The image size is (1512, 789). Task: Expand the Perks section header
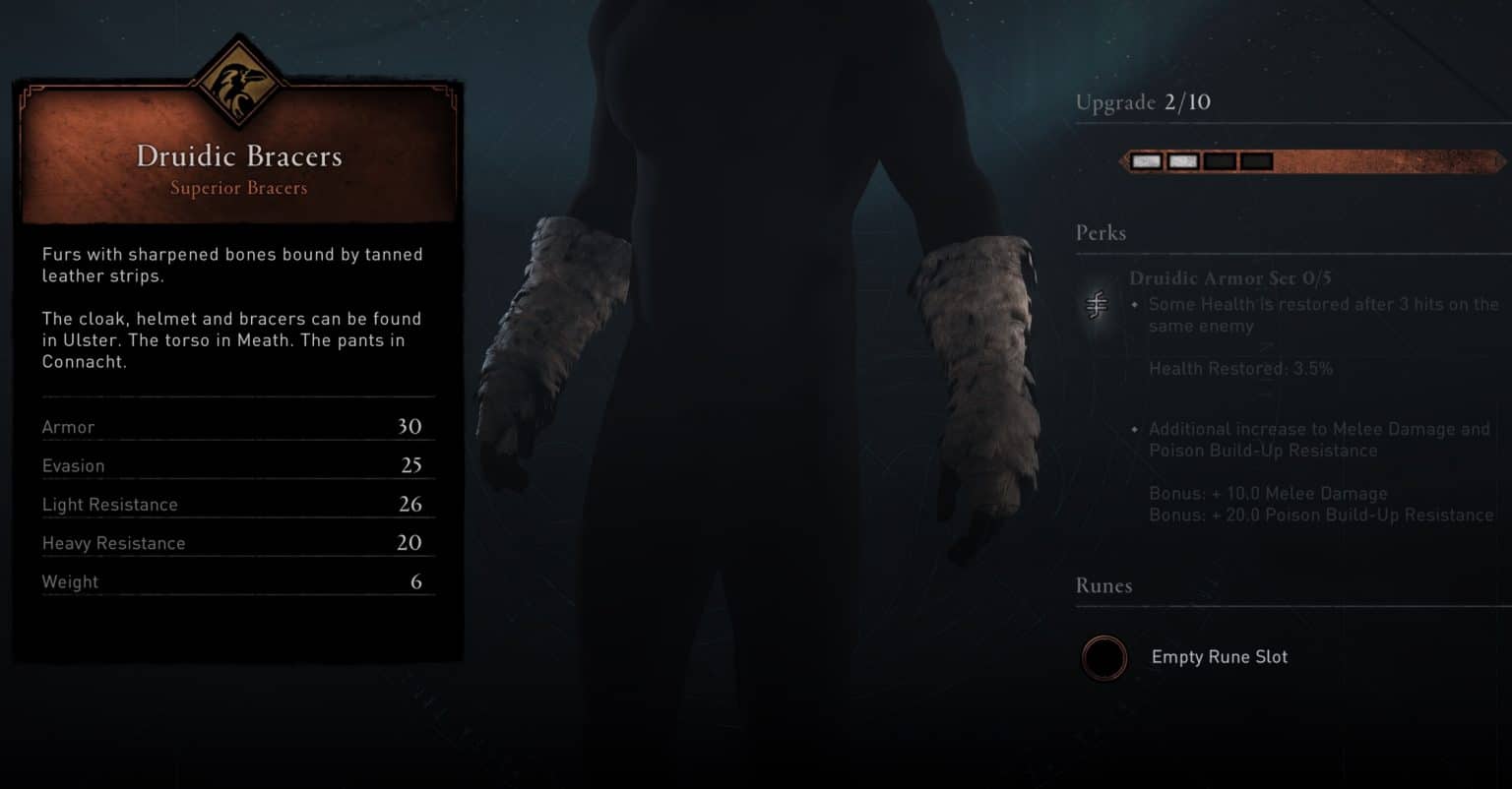(x=1099, y=233)
